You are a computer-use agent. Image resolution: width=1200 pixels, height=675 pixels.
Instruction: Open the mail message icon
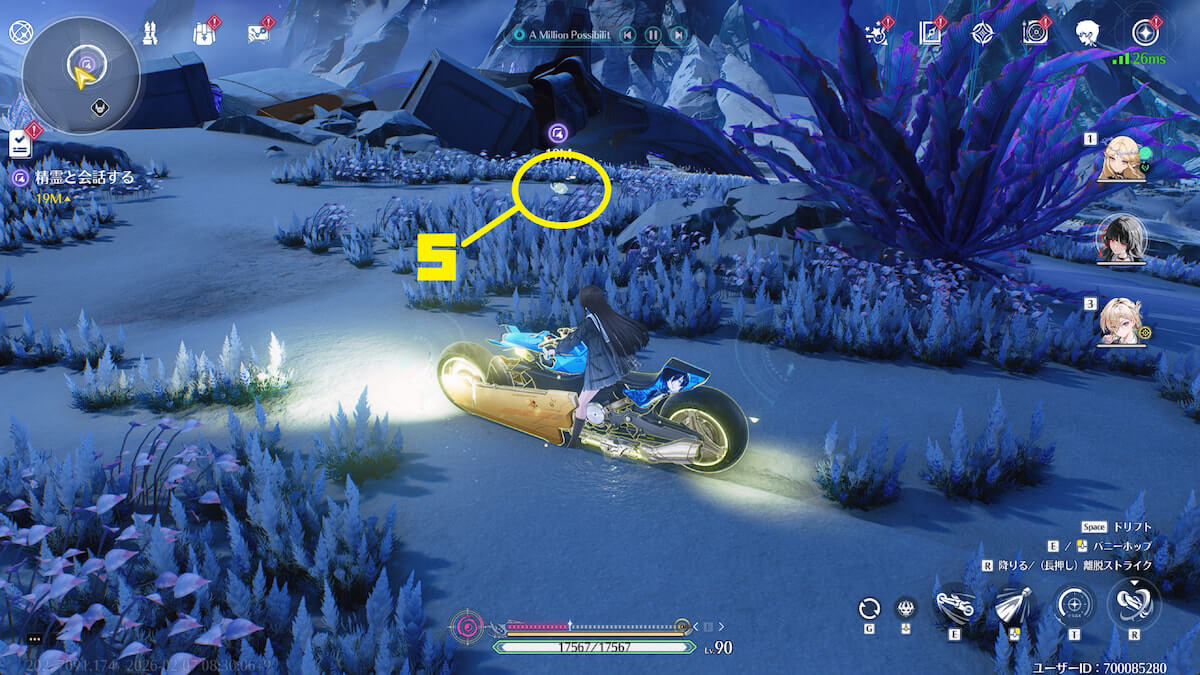tap(259, 34)
